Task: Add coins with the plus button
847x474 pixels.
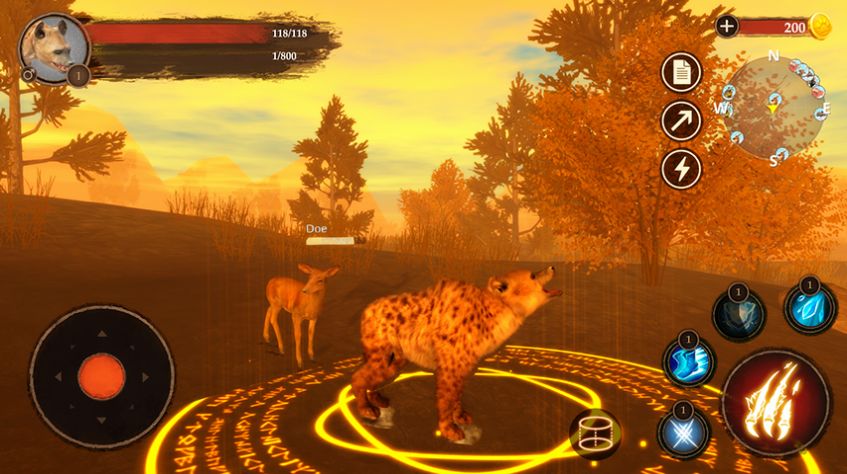Action: pos(727,26)
